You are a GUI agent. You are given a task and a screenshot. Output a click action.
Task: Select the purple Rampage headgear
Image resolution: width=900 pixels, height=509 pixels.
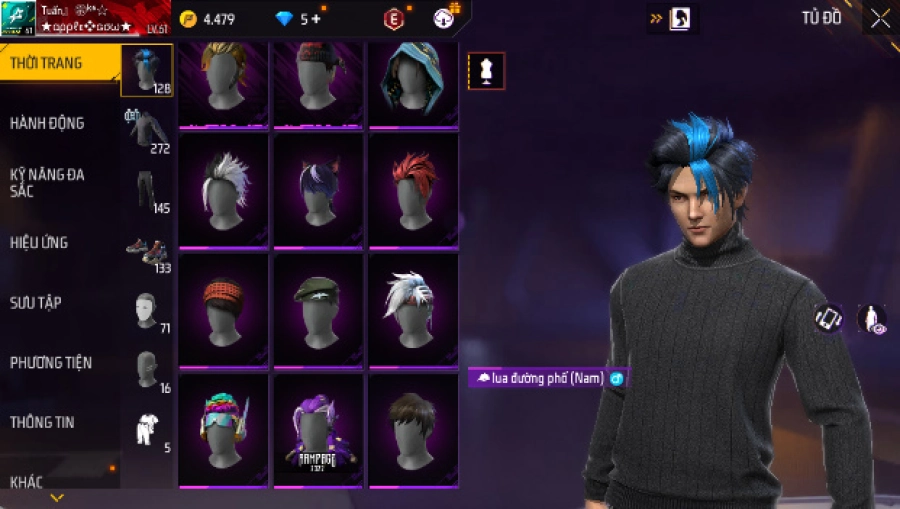pos(318,430)
